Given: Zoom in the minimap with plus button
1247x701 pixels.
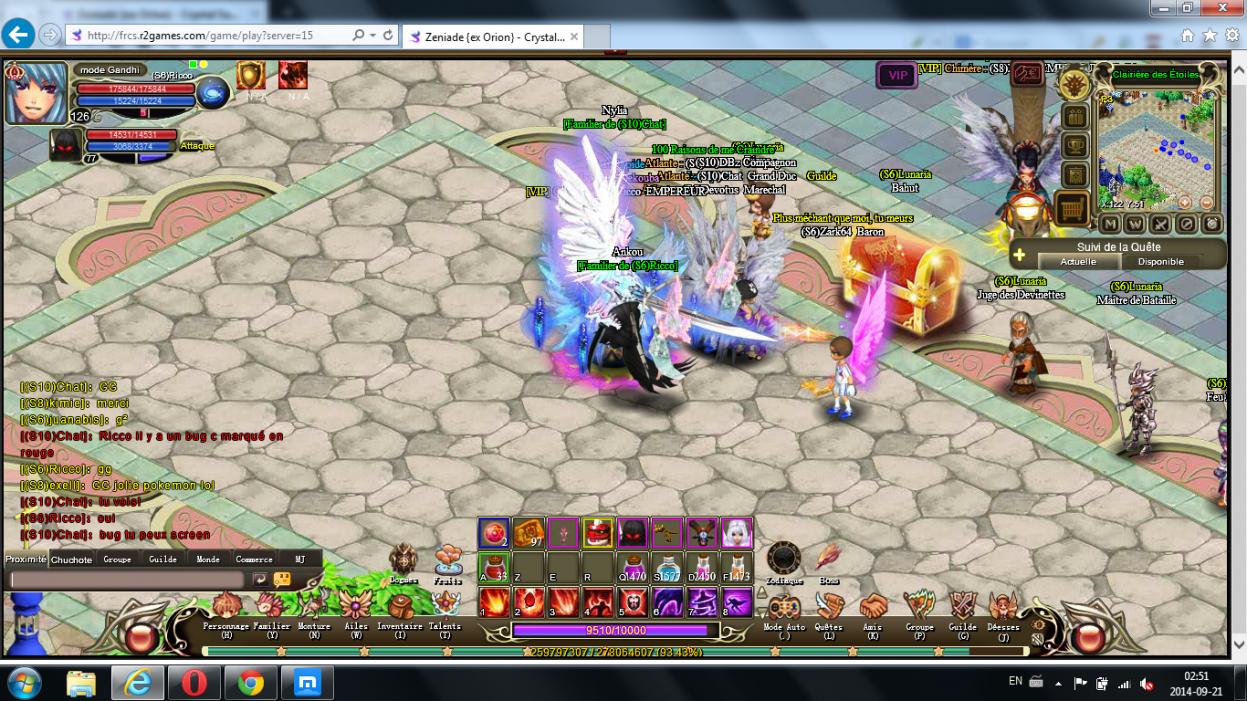Looking at the screenshot, I should [1185, 202].
